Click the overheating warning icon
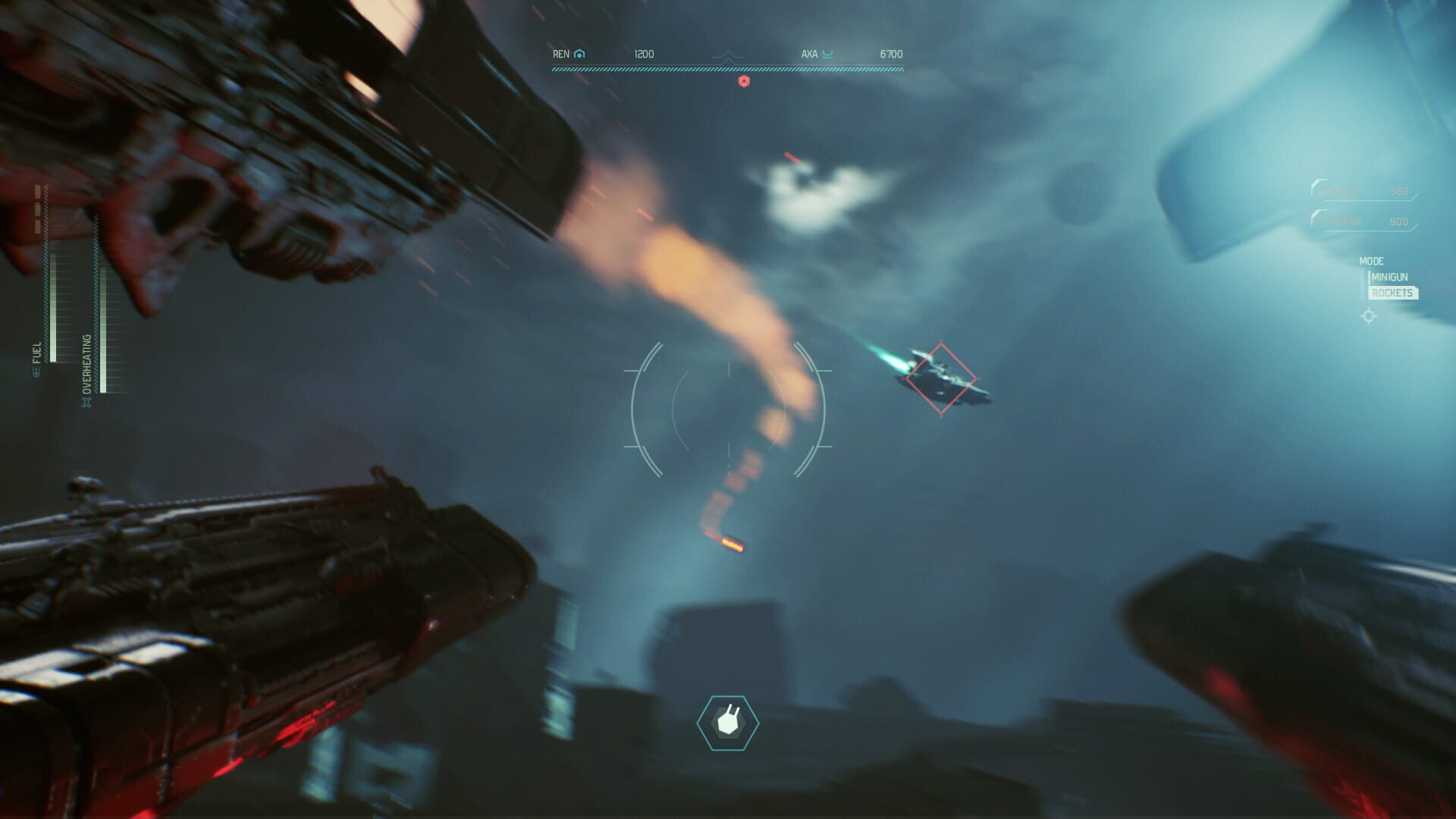1456x819 pixels. [87, 400]
